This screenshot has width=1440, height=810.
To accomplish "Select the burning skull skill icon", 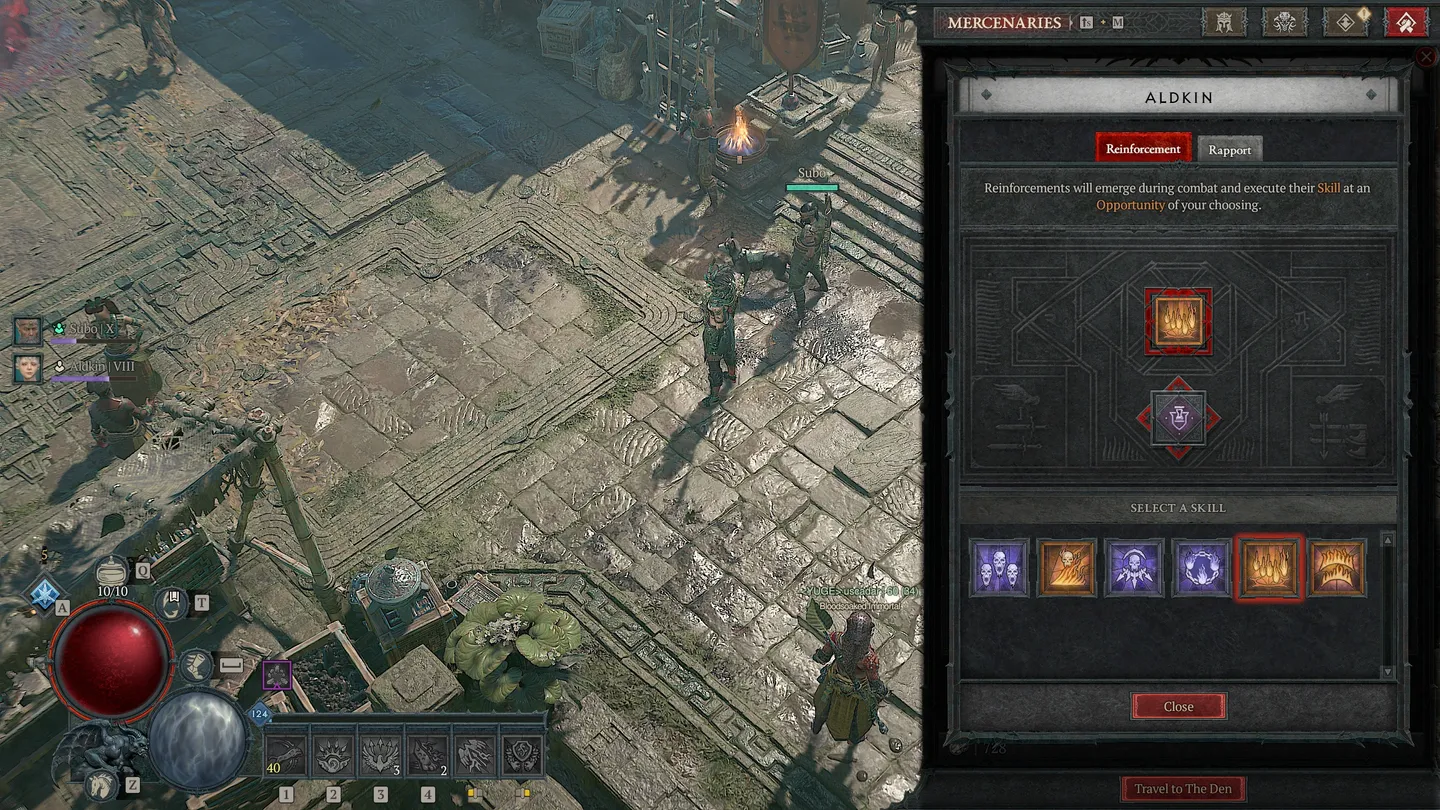I will (x=1066, y=567).
